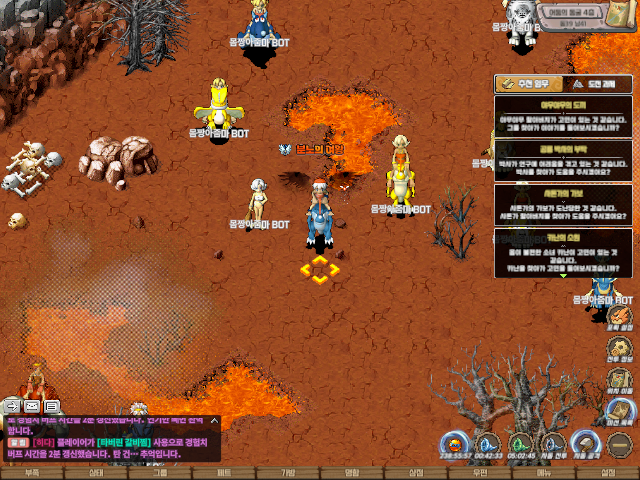Open the 미션 목록 scroll icon
The image size is (640, 480).
pyautogui.click(x=620, y=411)
